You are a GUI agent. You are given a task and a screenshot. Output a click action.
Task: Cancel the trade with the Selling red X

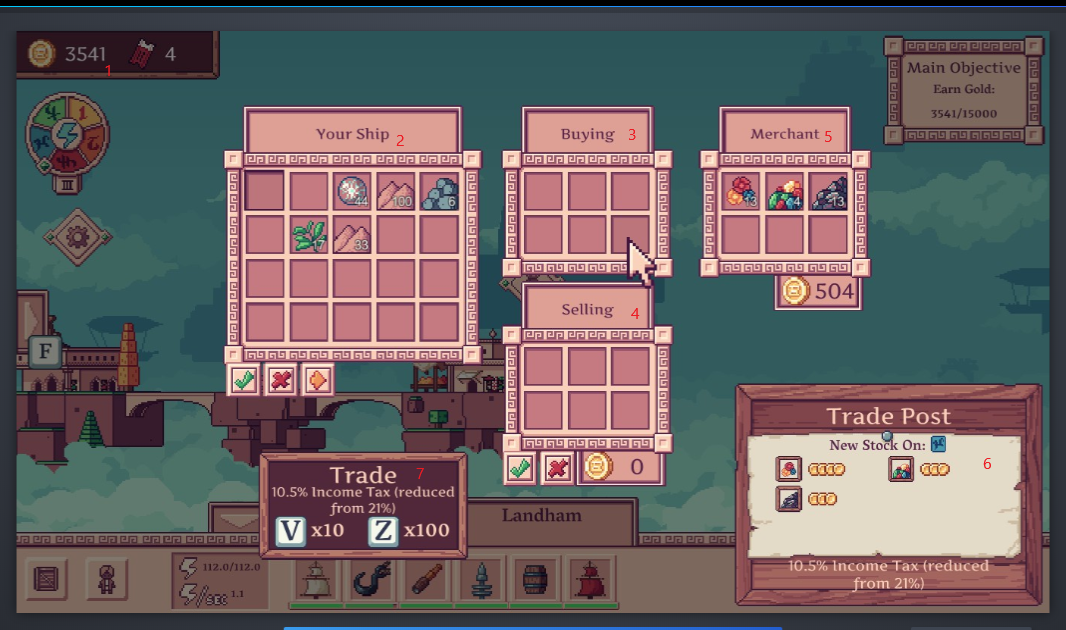pos(556,467)
